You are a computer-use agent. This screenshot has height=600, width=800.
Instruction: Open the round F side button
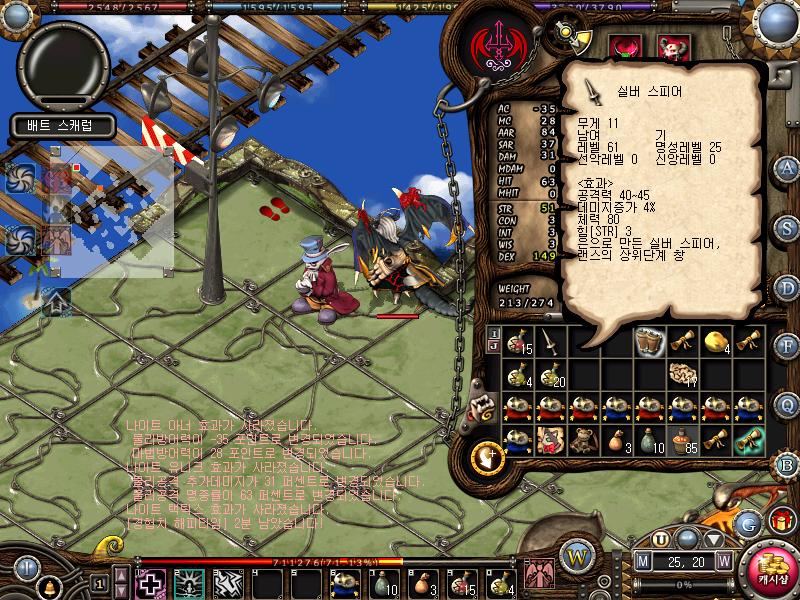tap(787, 346)
